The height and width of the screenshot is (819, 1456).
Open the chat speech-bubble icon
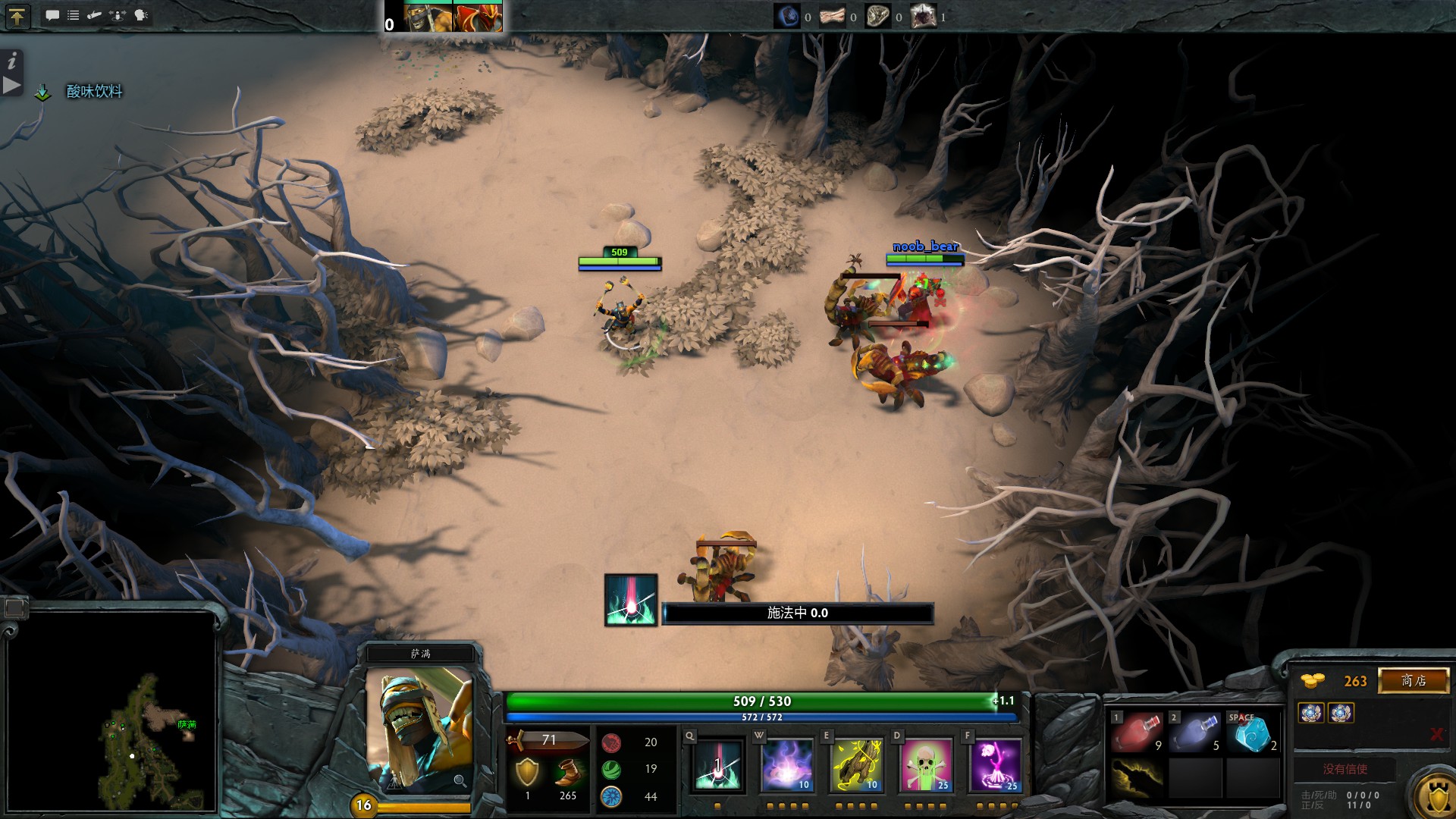pos(52,15)
